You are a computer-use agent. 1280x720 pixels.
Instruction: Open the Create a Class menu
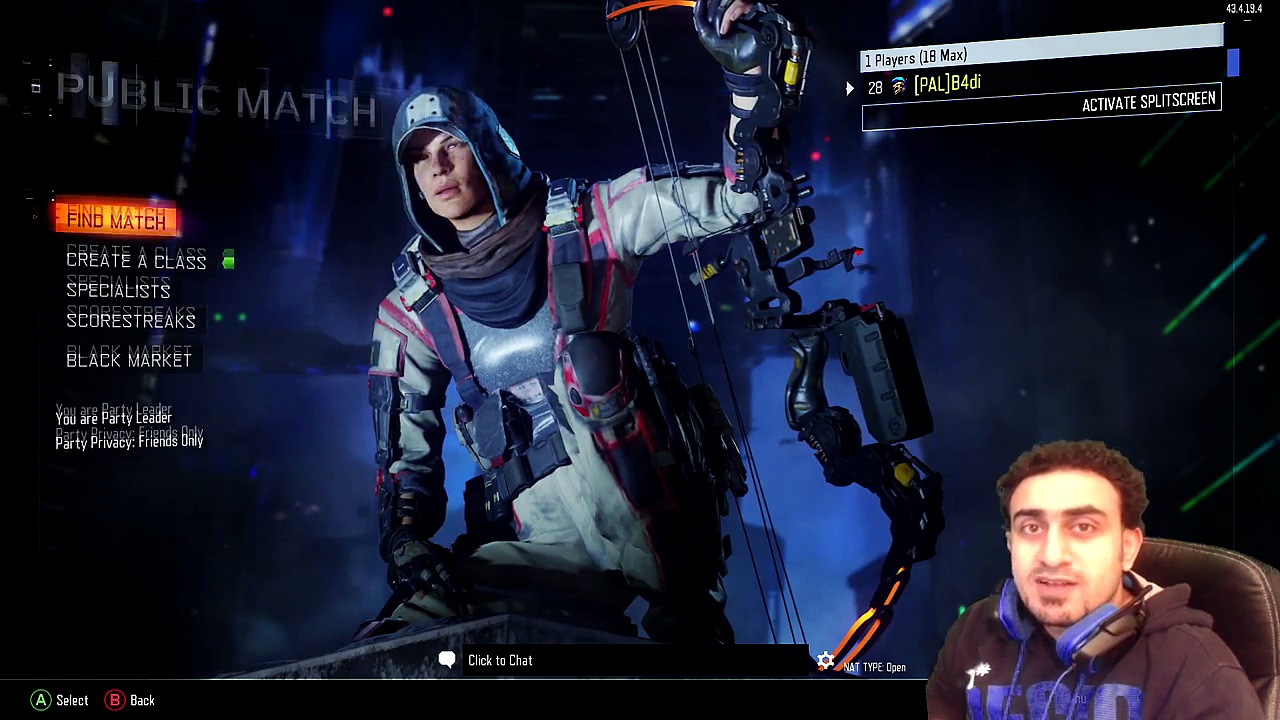[136, 261]
